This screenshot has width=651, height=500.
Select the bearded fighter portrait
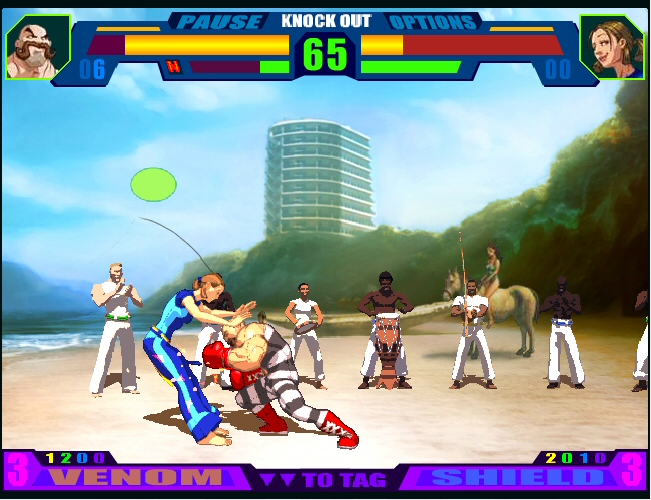[37, 46]
